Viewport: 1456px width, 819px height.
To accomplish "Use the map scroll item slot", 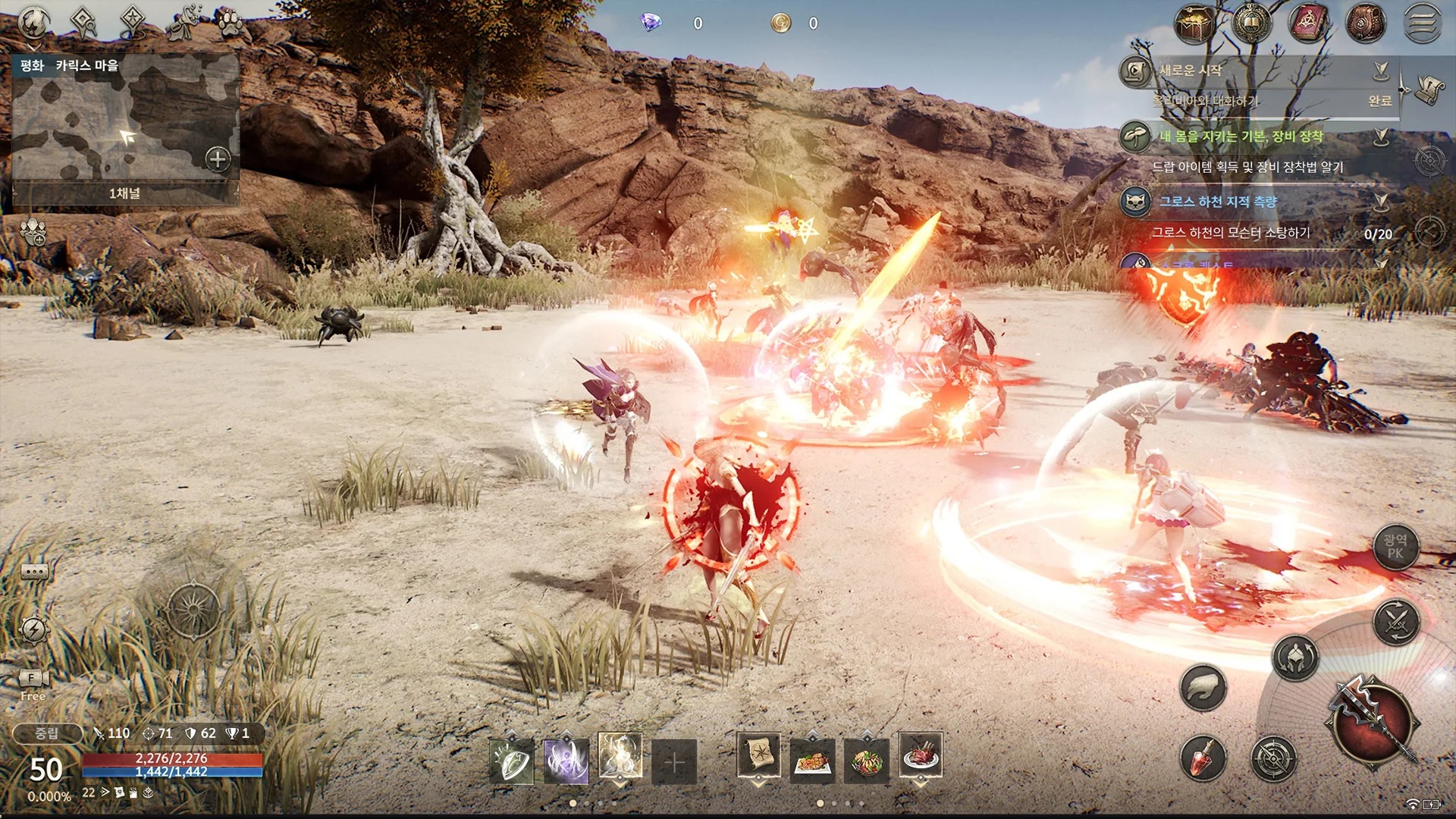I will (758, 756).
